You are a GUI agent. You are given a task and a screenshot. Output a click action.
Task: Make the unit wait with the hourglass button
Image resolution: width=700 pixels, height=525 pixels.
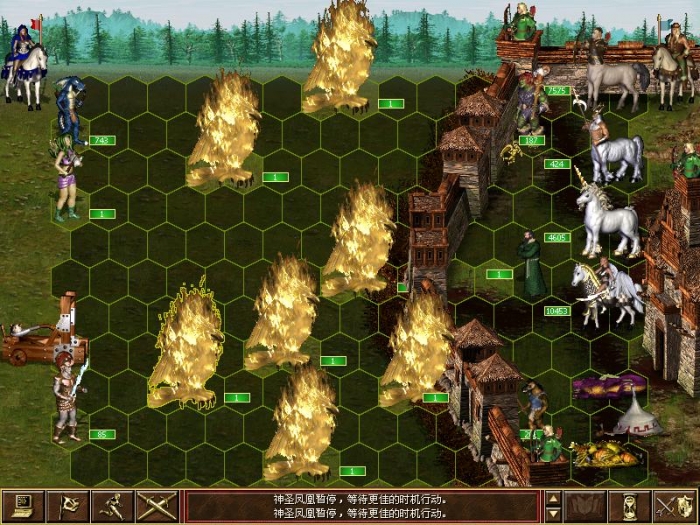[x=630, y=506]
